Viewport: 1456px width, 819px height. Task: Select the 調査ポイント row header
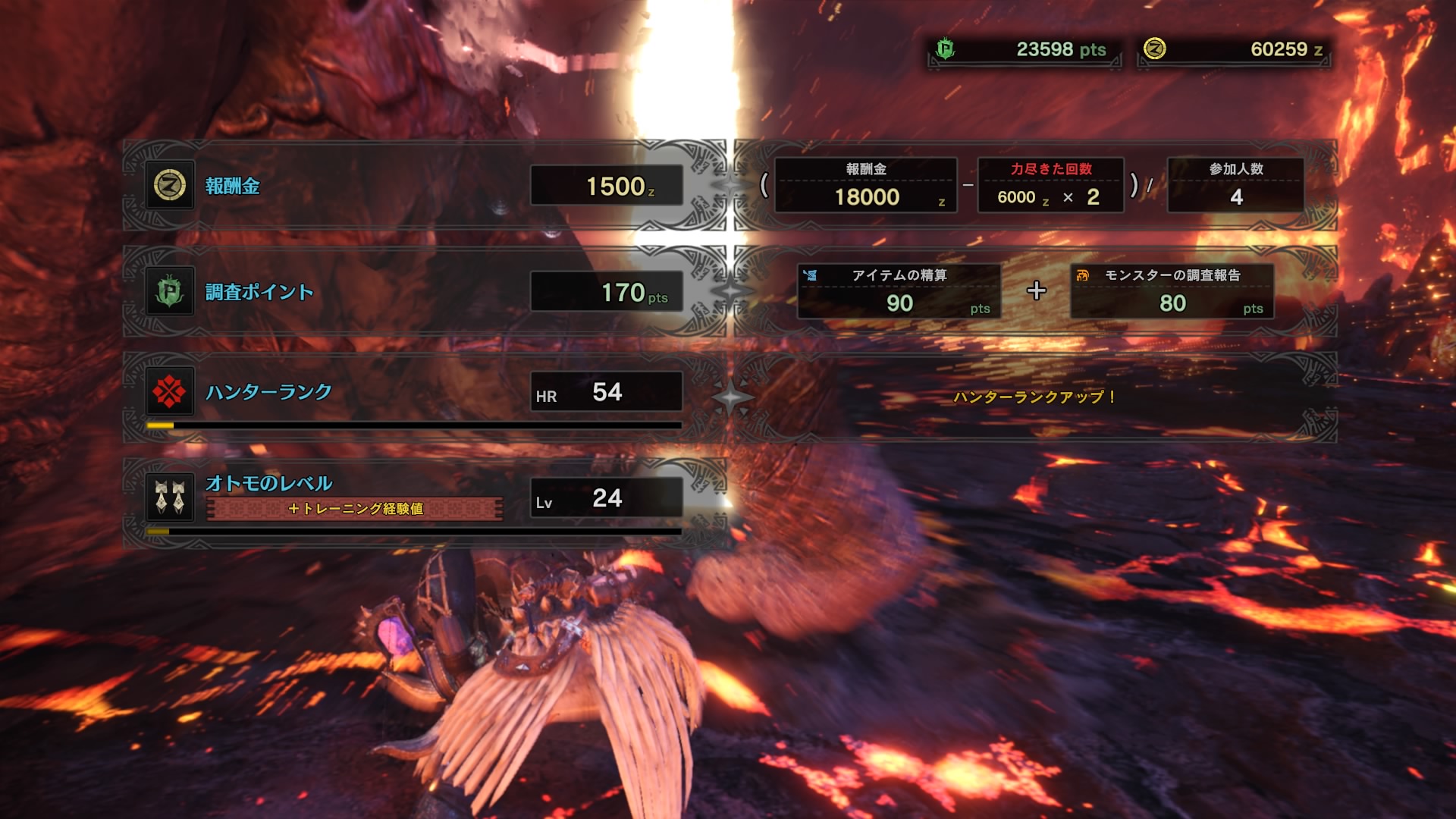pyautogui.click(x=258, y=289)
